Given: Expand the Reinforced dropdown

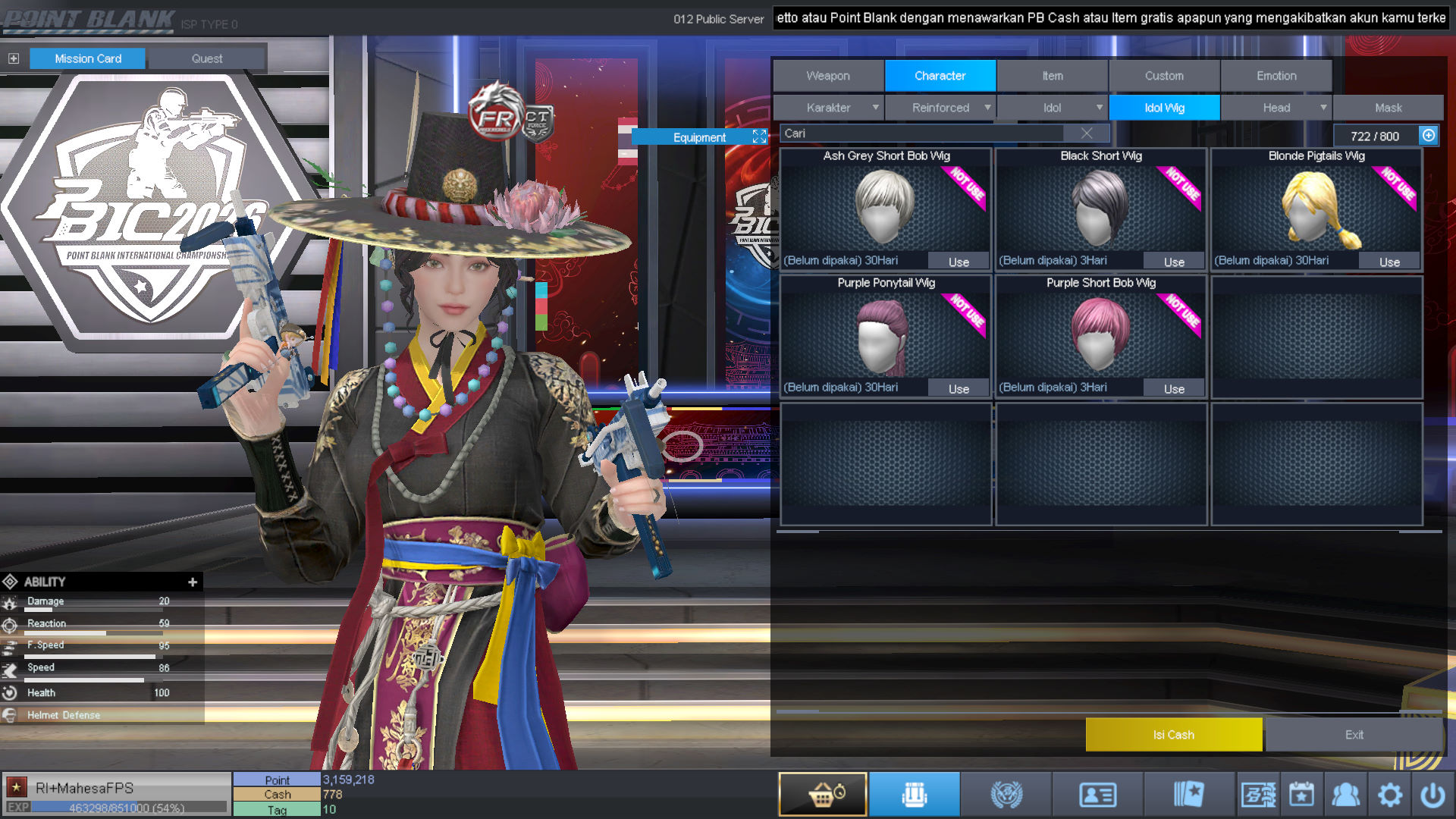Looking at the screenshot, I should [940, 108].
